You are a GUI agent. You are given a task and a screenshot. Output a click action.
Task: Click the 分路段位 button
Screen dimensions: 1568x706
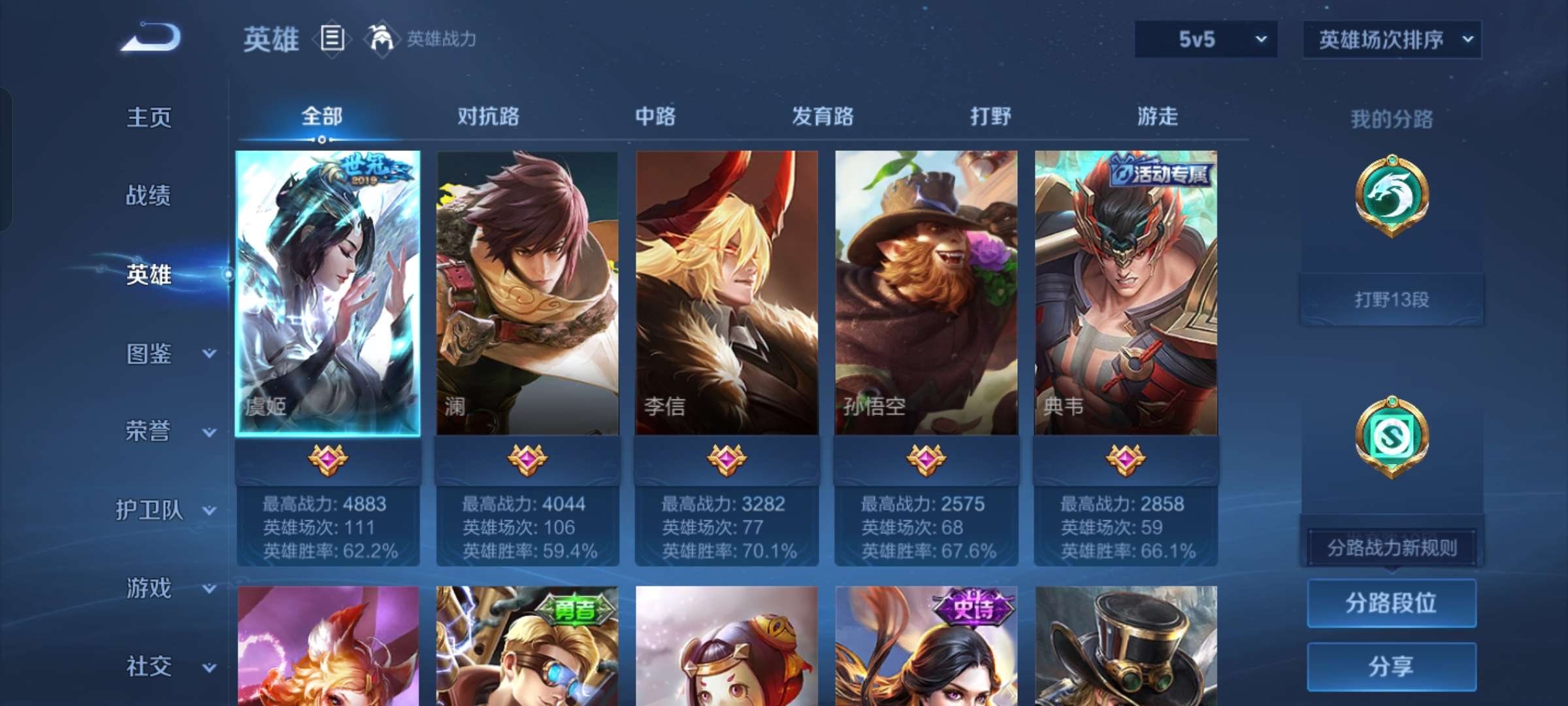coord(1392,604)
